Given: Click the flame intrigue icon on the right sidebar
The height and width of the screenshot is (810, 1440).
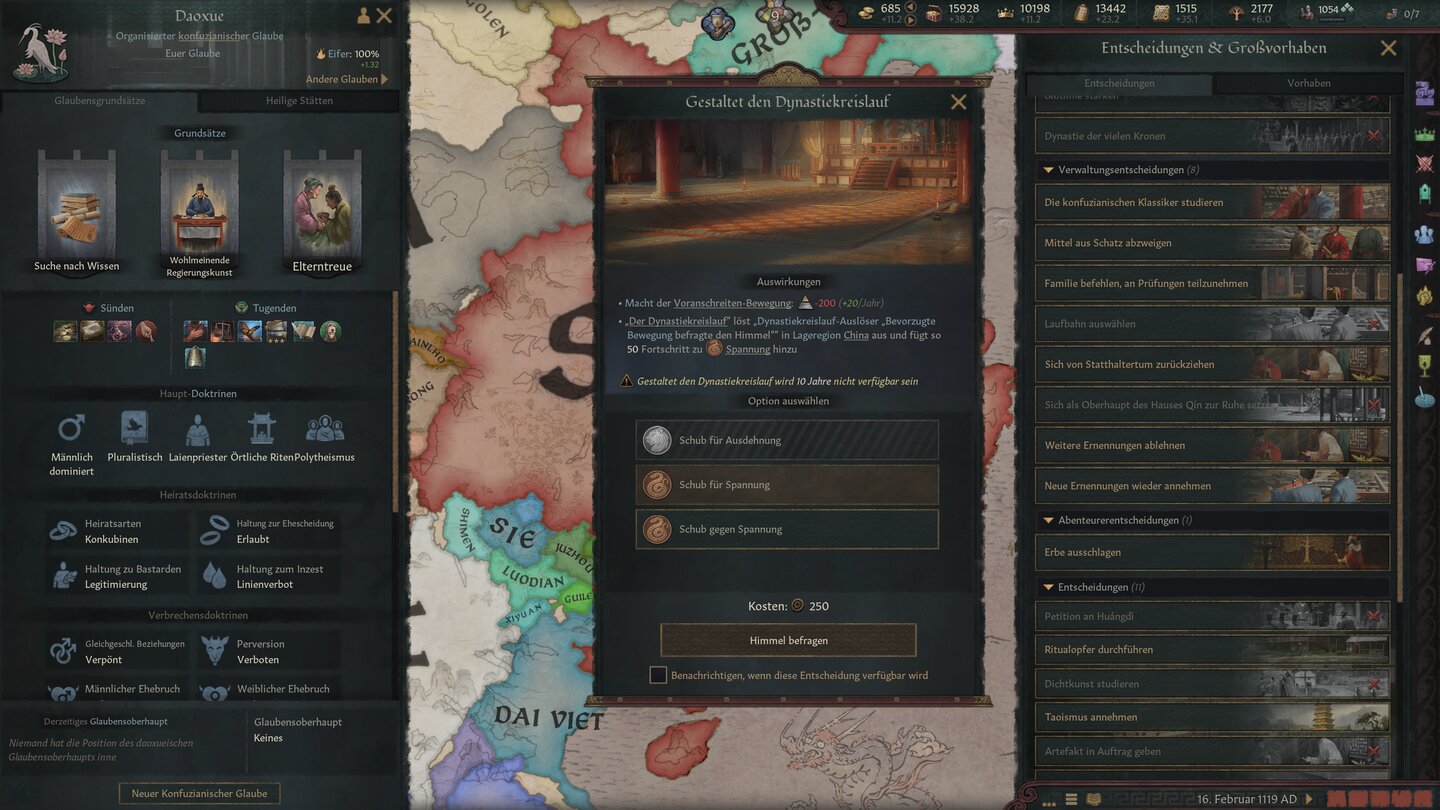Looking at the screenshot, I should click(x=1424, y=298).
